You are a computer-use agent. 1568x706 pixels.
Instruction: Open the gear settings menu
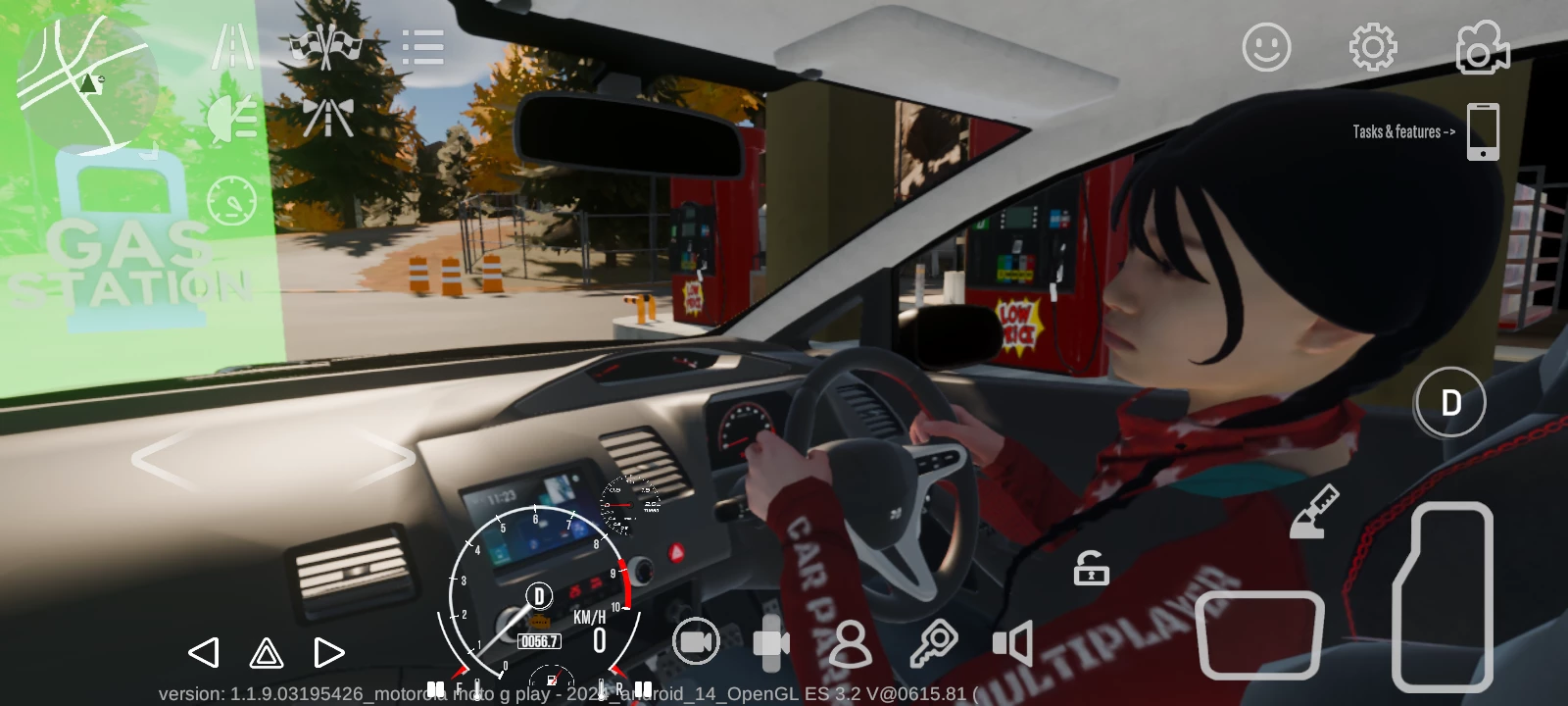click(x=1372, y=47)
